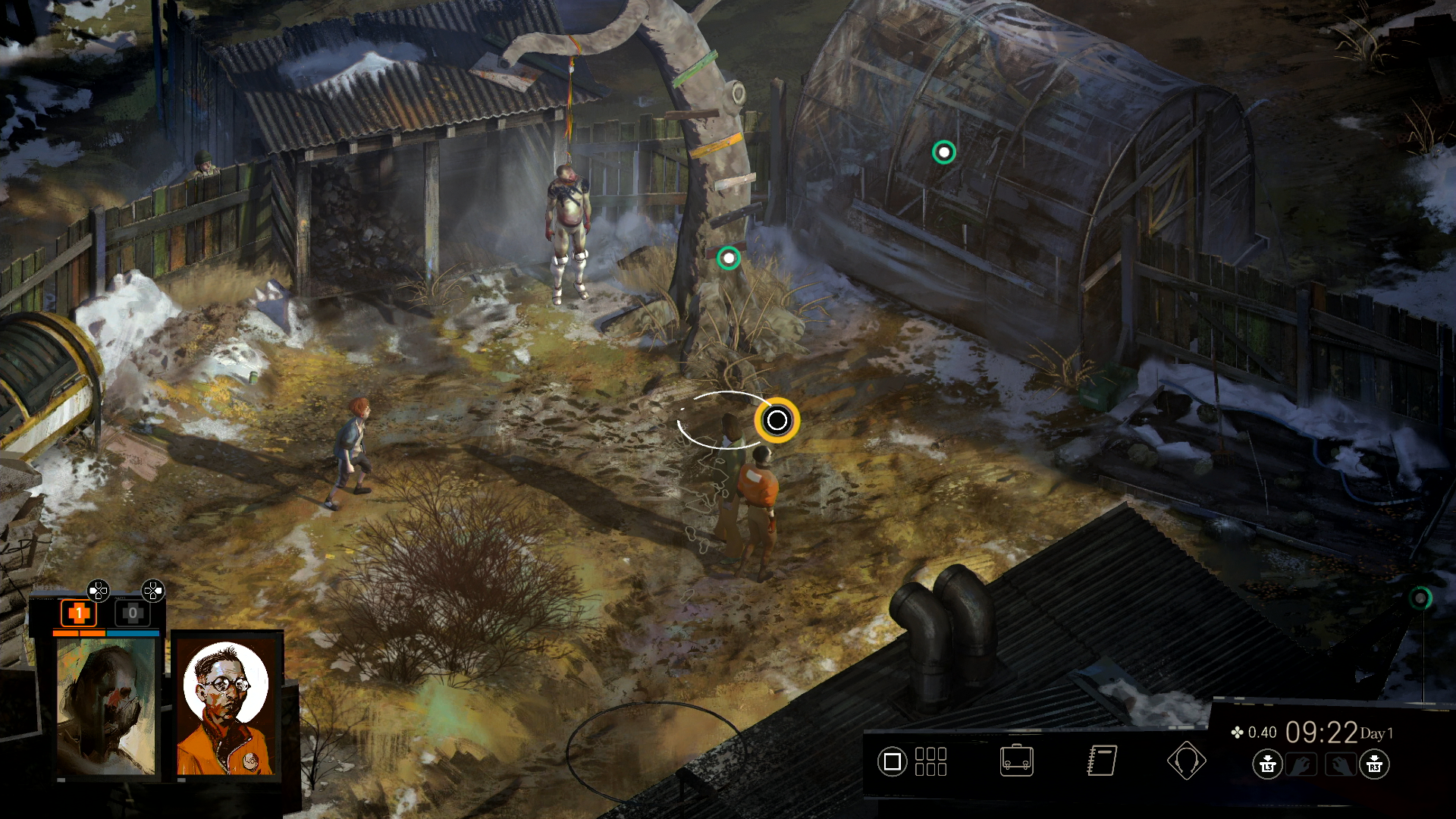Select the highlighted orange interaction orb
The image size is (1456, 819).
pos(777,420)
